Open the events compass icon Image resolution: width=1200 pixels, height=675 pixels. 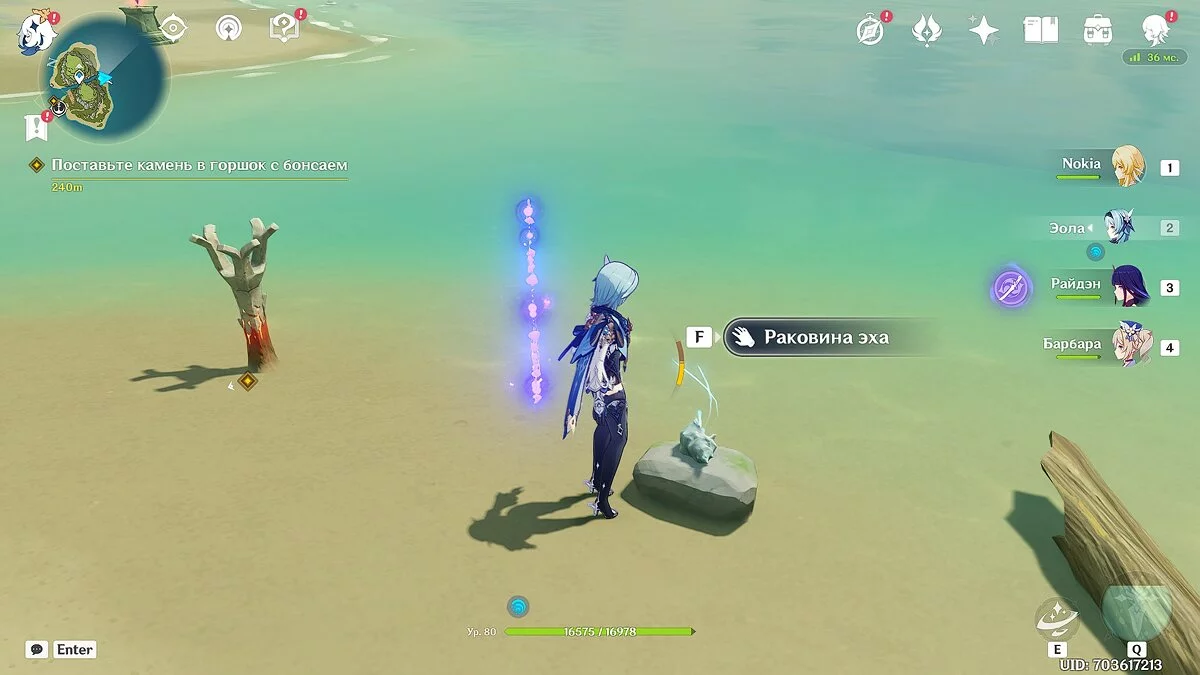(871, 30)
